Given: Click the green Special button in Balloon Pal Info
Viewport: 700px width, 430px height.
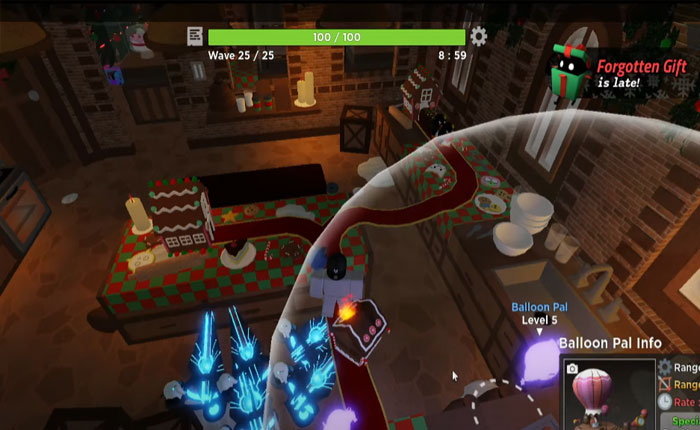Looking at the screenshot, I should (685, 422).
